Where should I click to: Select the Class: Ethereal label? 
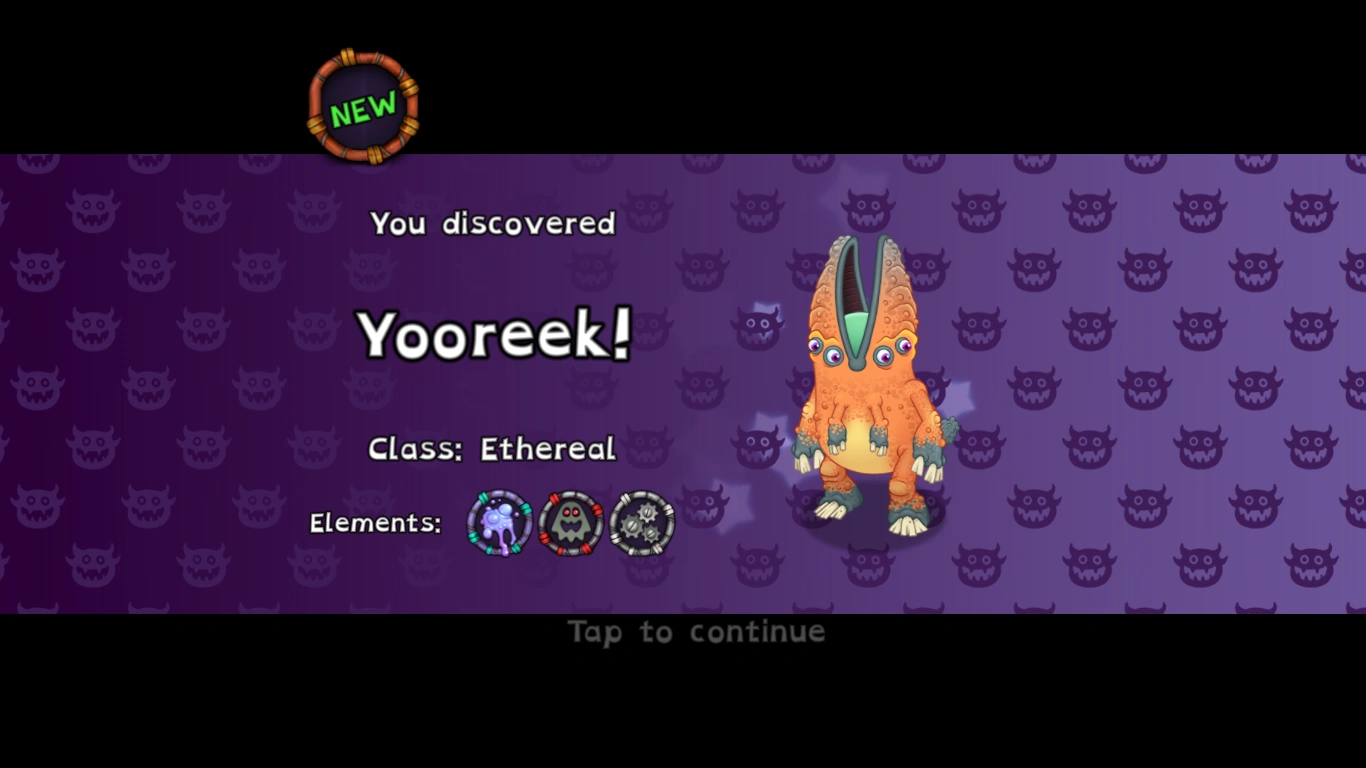click(x=492, y=449)
